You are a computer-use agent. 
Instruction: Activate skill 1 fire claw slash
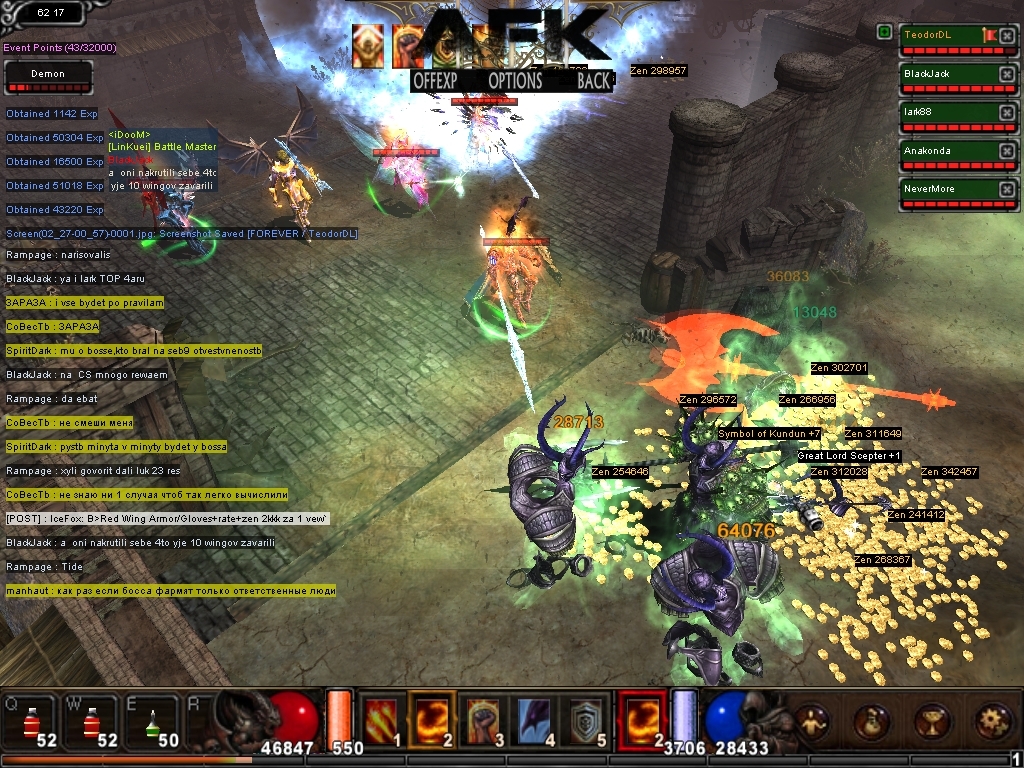click(379, 718)
